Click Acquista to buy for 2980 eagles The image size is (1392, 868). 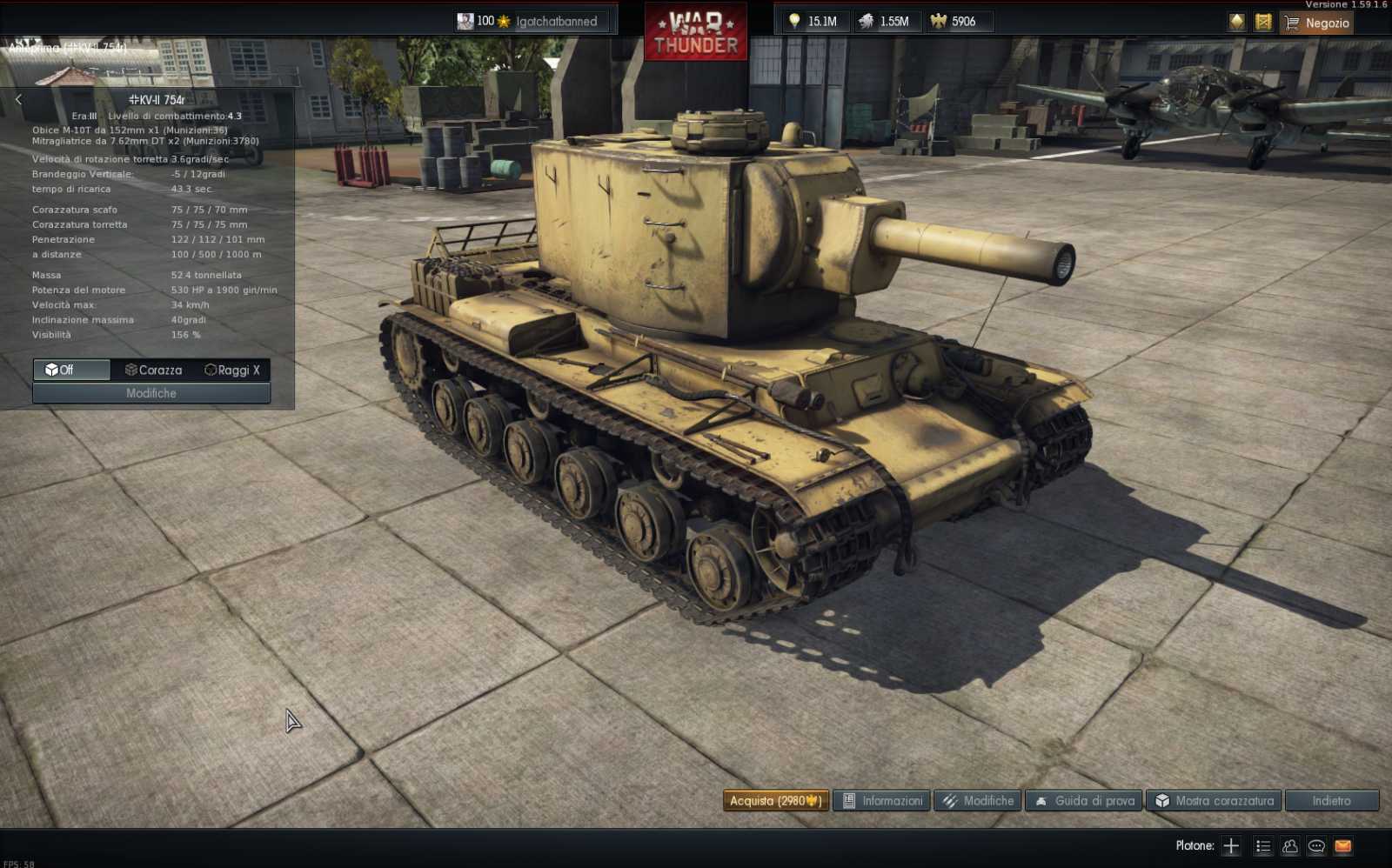click(777, 801)
